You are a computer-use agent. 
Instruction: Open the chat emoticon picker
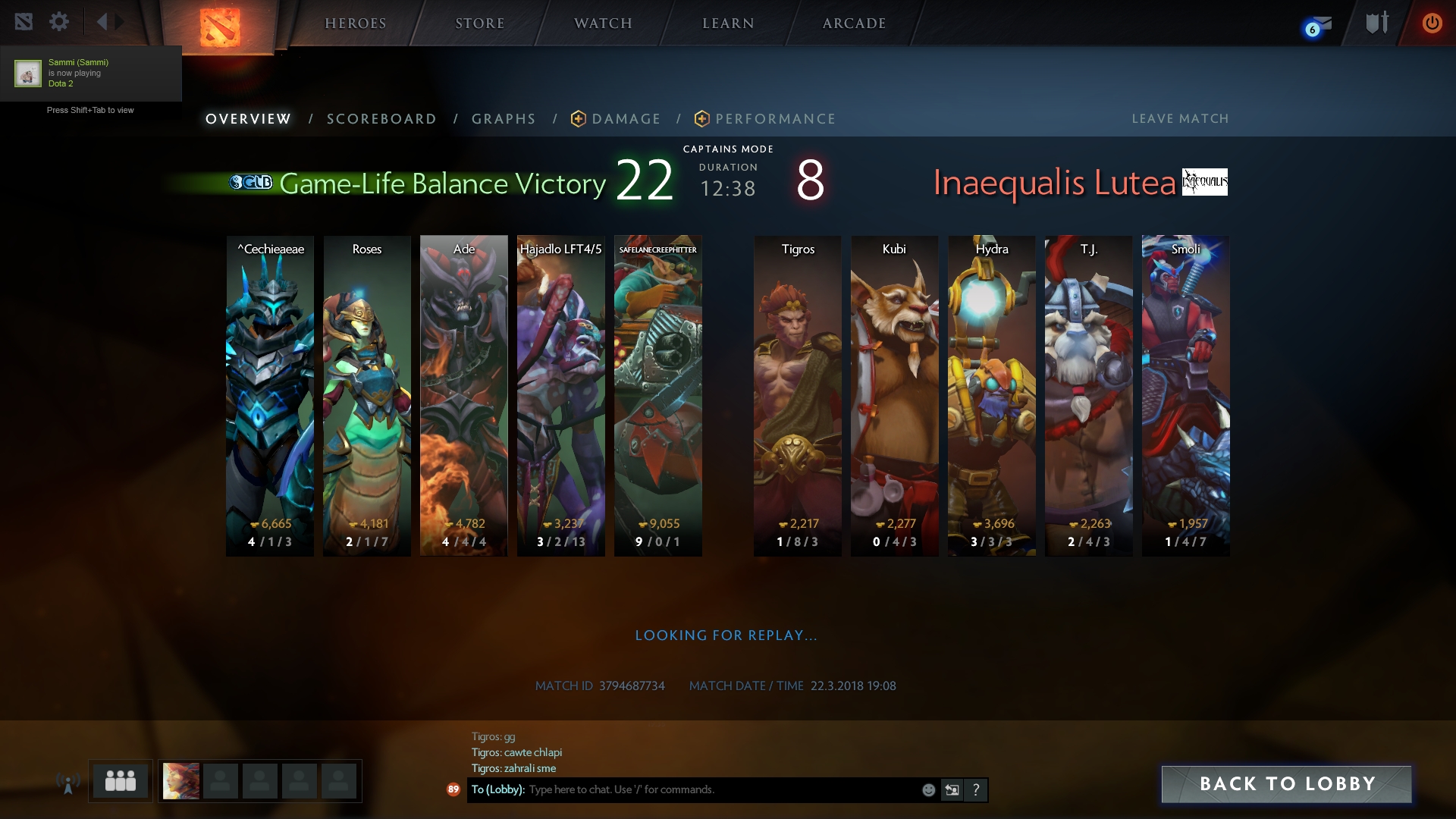[928, 790]
